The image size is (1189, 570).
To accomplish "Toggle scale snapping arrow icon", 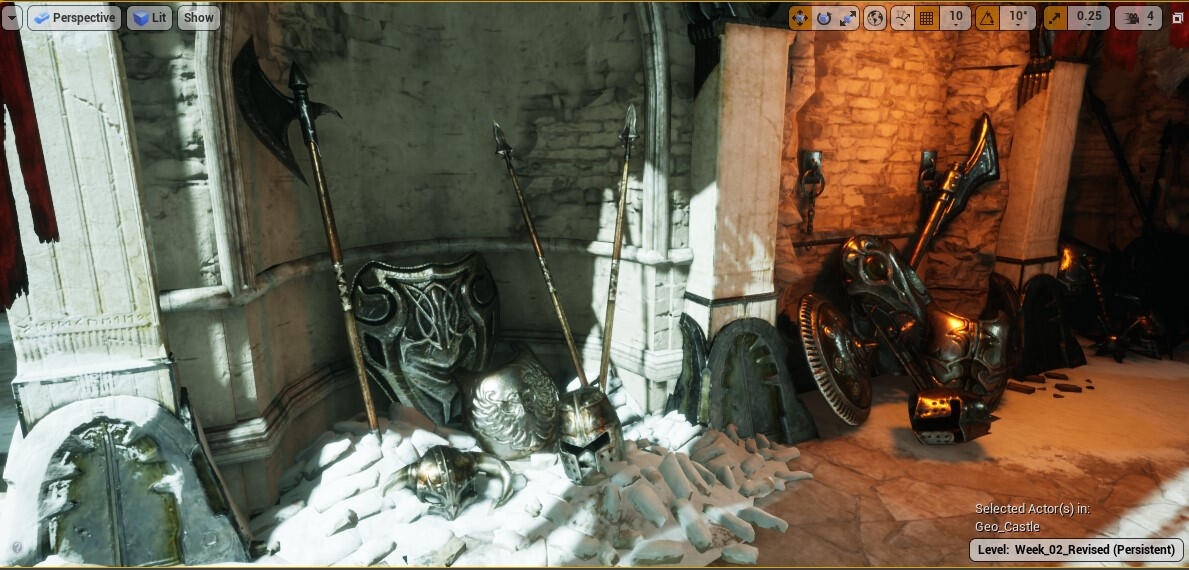I will click(1056, 18).
